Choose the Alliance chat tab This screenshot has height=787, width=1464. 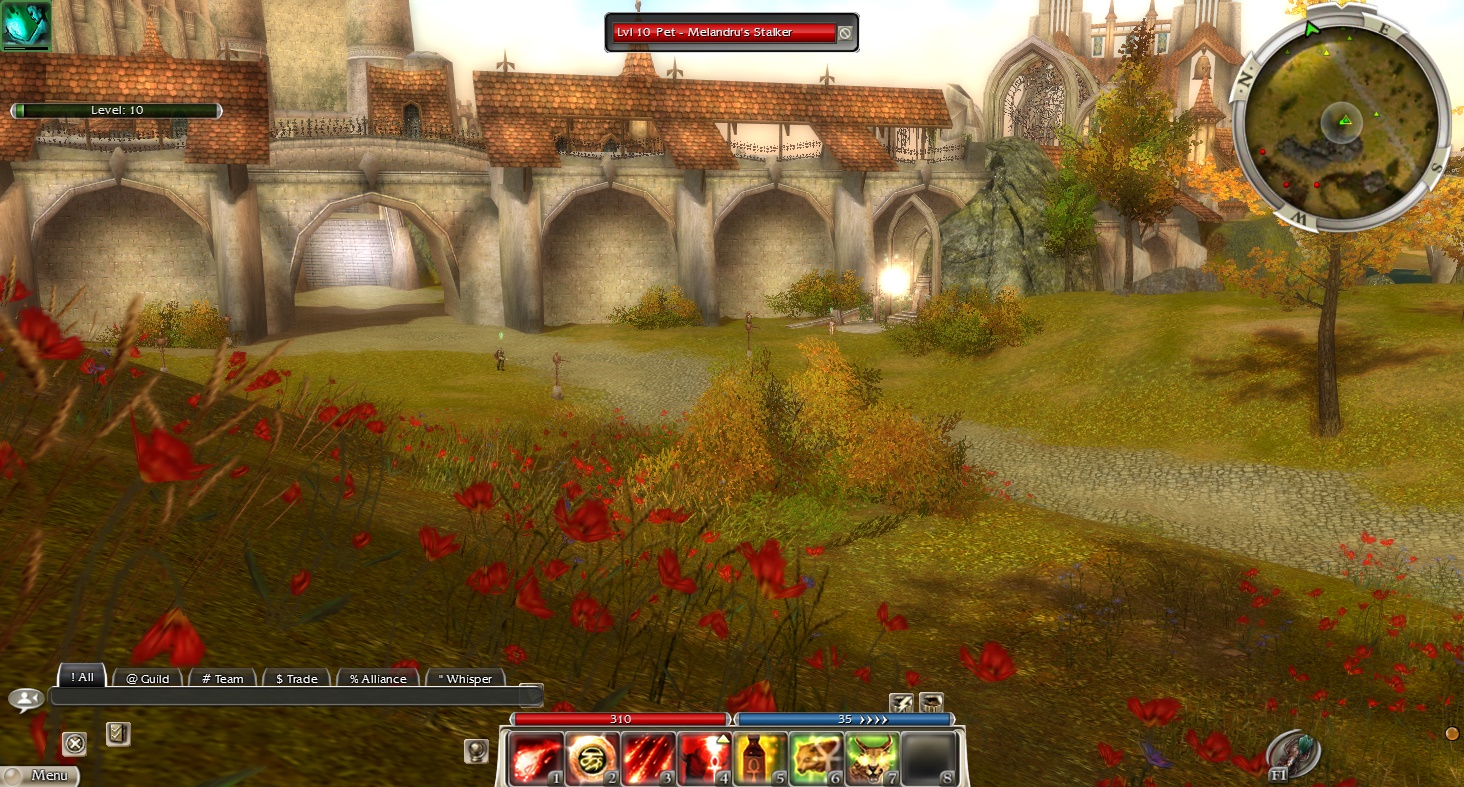tap(378, 679)
